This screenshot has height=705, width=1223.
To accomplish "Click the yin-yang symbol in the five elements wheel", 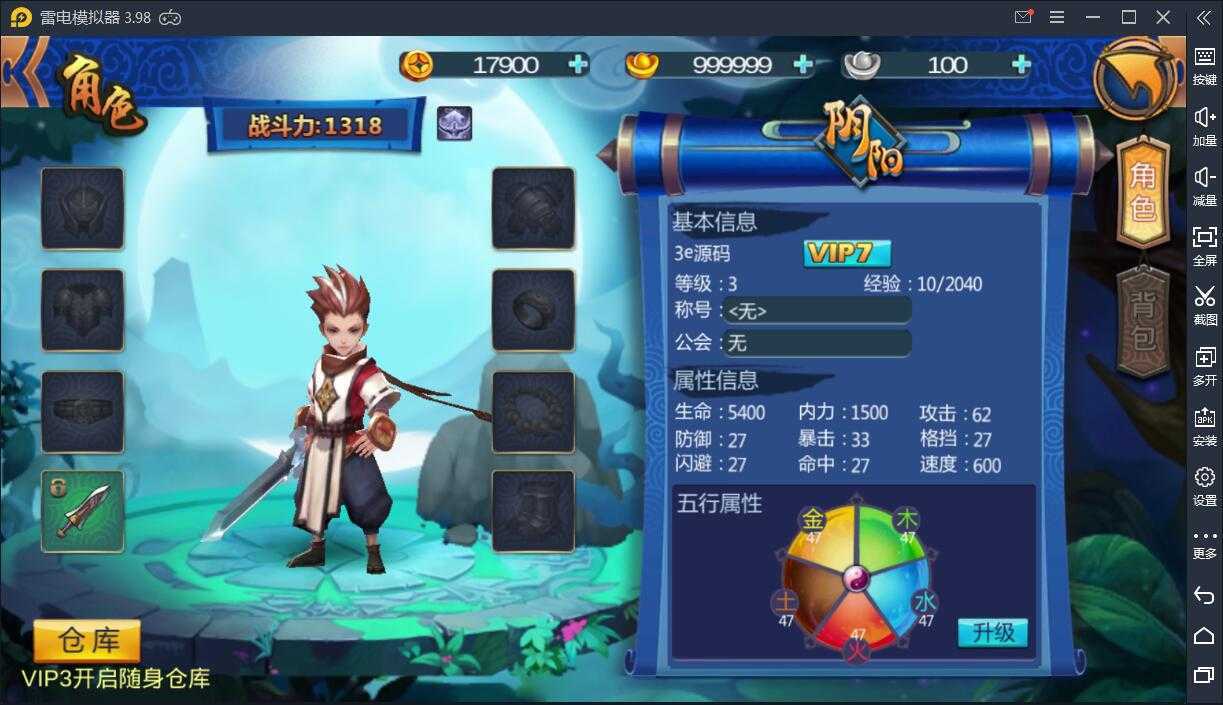I will point(856,578).
